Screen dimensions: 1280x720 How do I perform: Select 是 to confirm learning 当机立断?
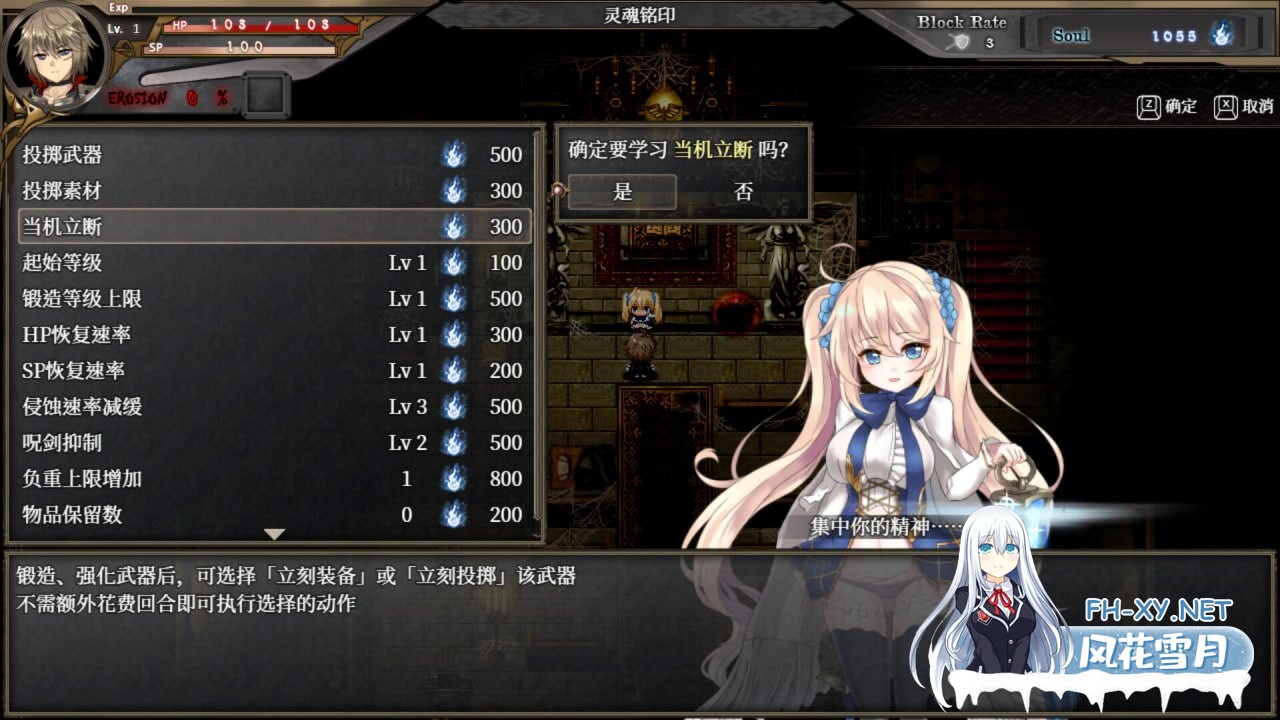(622, 192)
